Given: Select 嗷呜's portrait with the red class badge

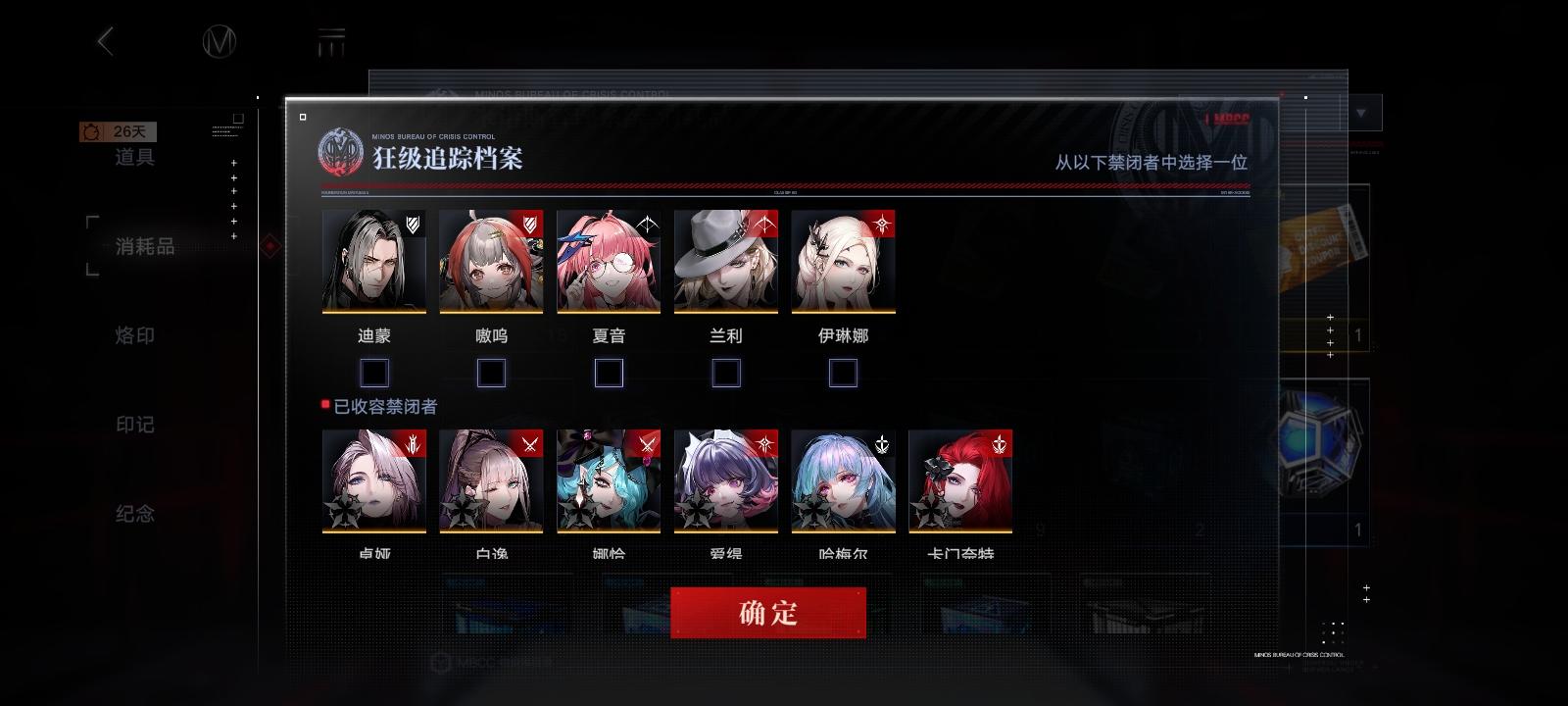Looking at the screenshot, I should pyautogui.click(x=491, y=260).
